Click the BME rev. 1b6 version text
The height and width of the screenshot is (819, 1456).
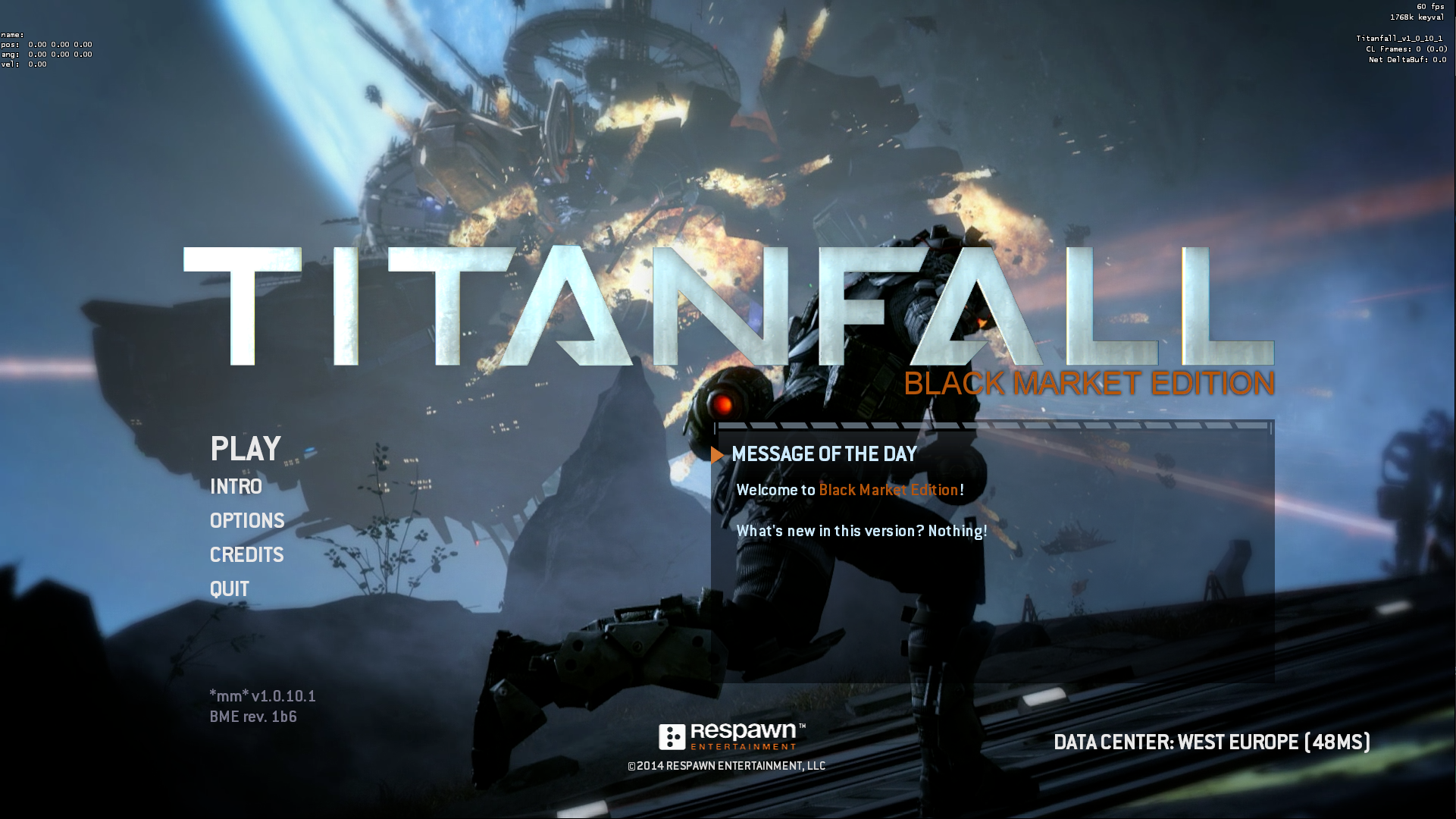tap(253, 715)
